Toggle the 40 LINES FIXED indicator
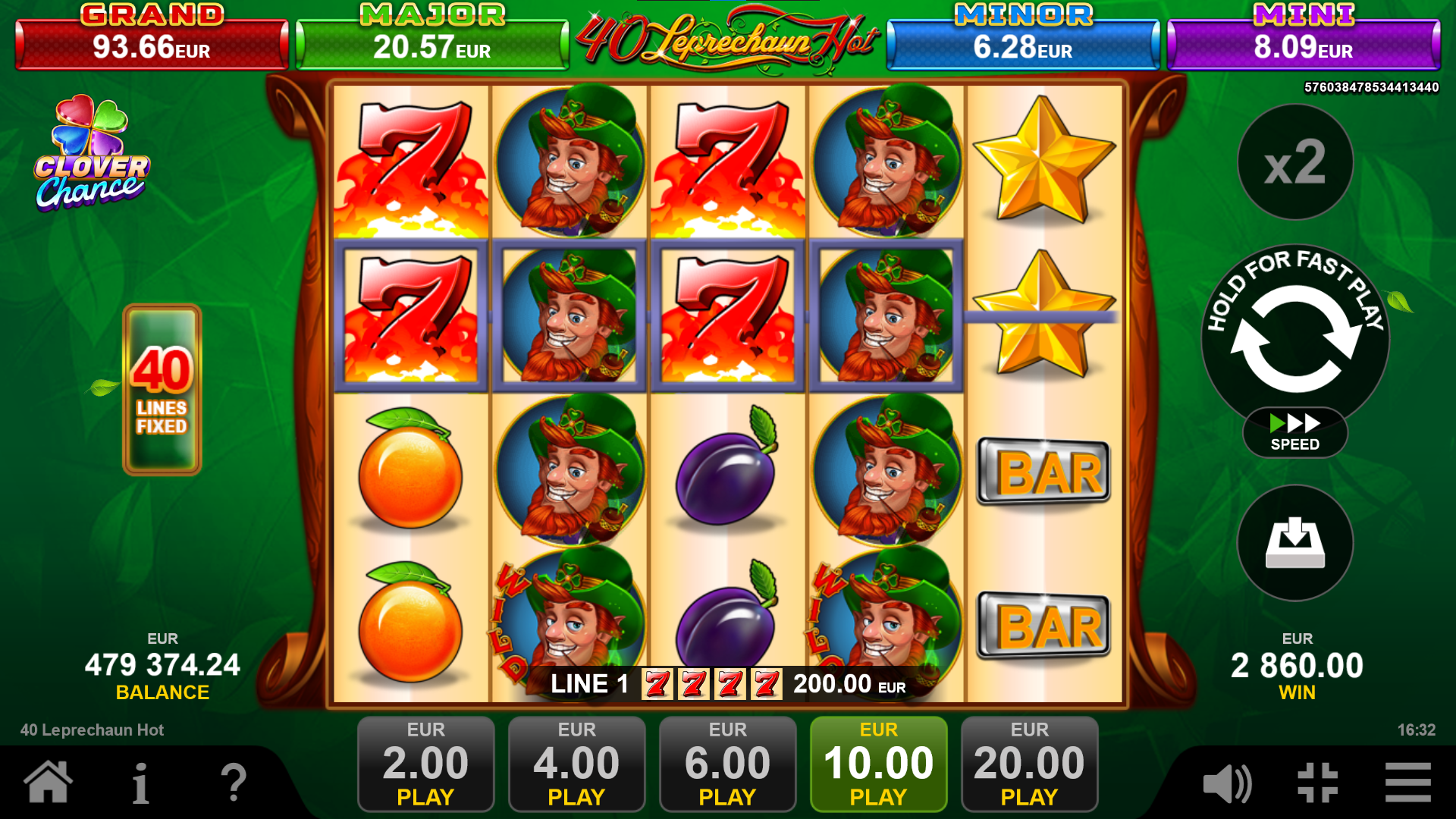This screenshot has height=819, width=1456. point(162,387)
